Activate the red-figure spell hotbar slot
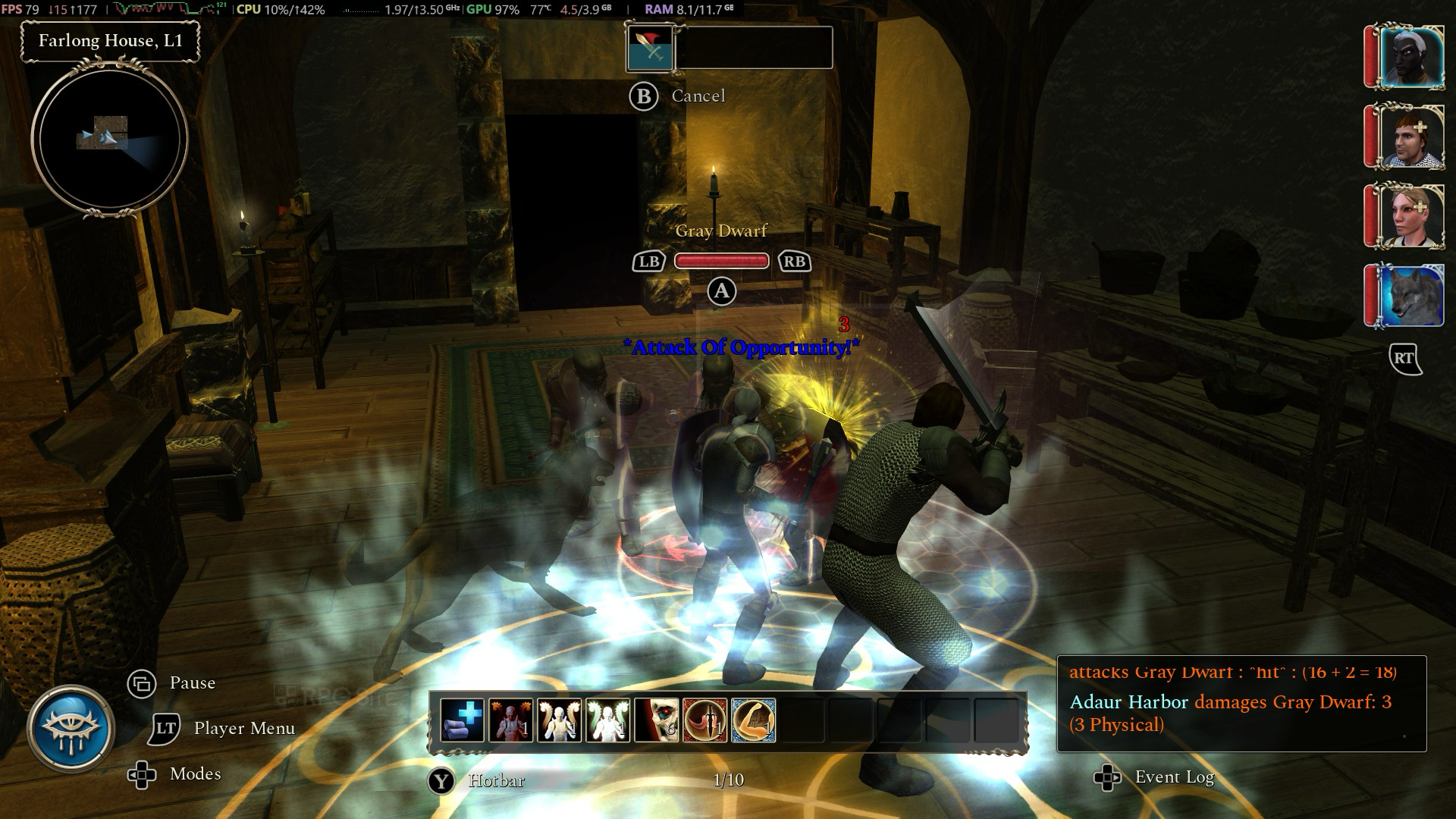Viewport: 1456px width, 819px height. coord(510,720)
